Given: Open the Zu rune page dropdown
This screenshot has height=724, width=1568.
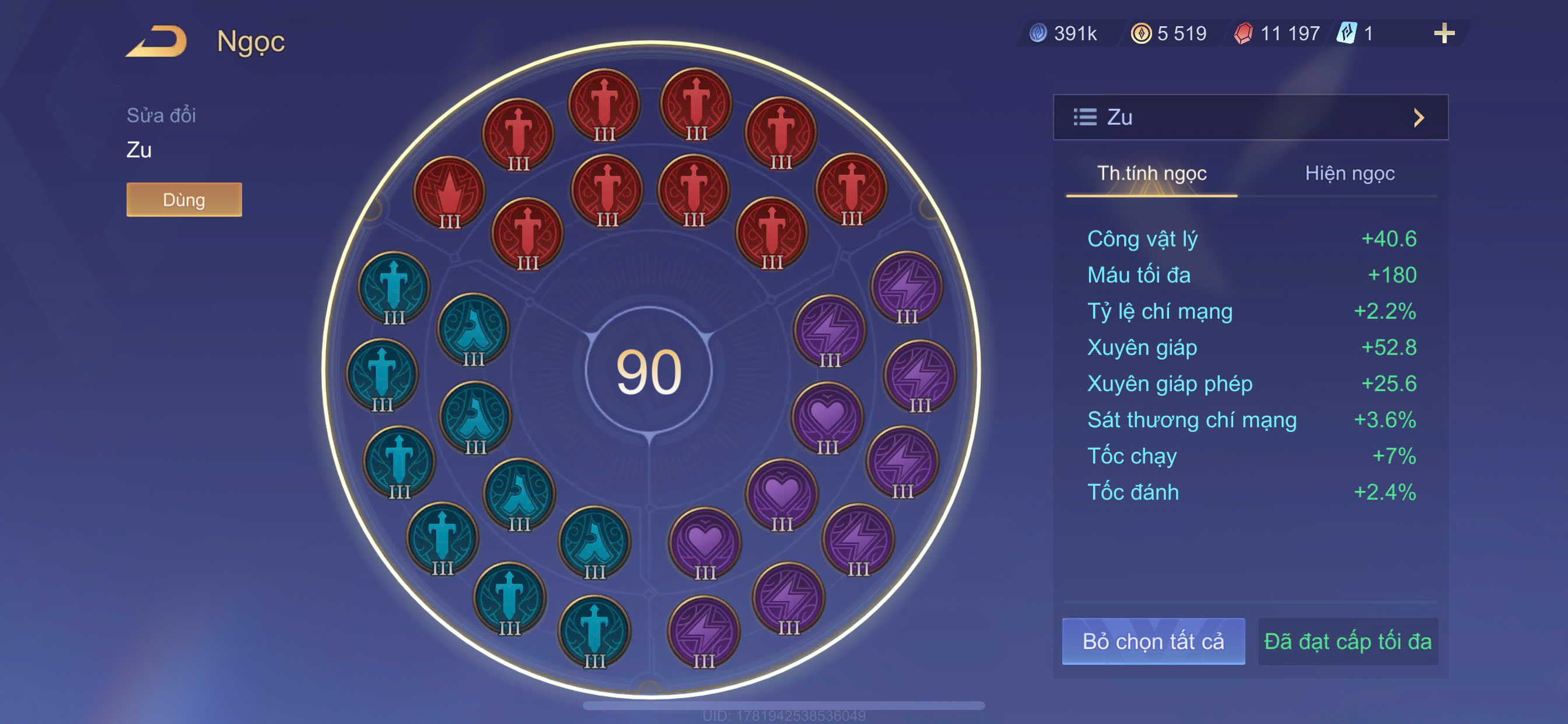Looking at the screenshot, I should (1249, 117).
